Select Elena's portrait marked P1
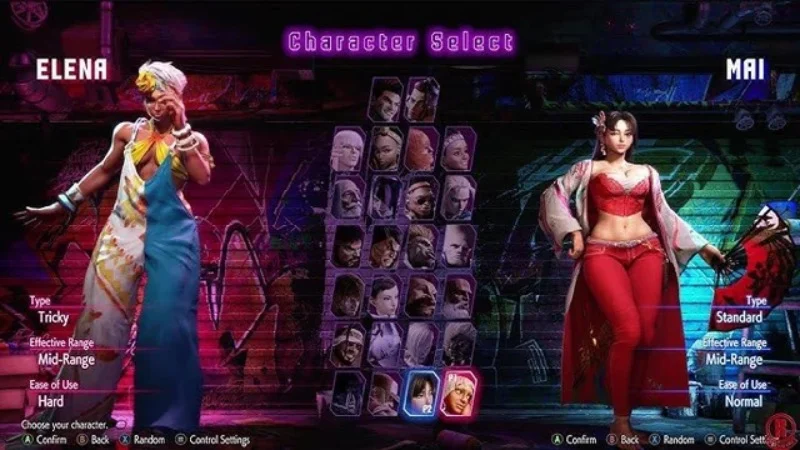 [x=458, y=393]
